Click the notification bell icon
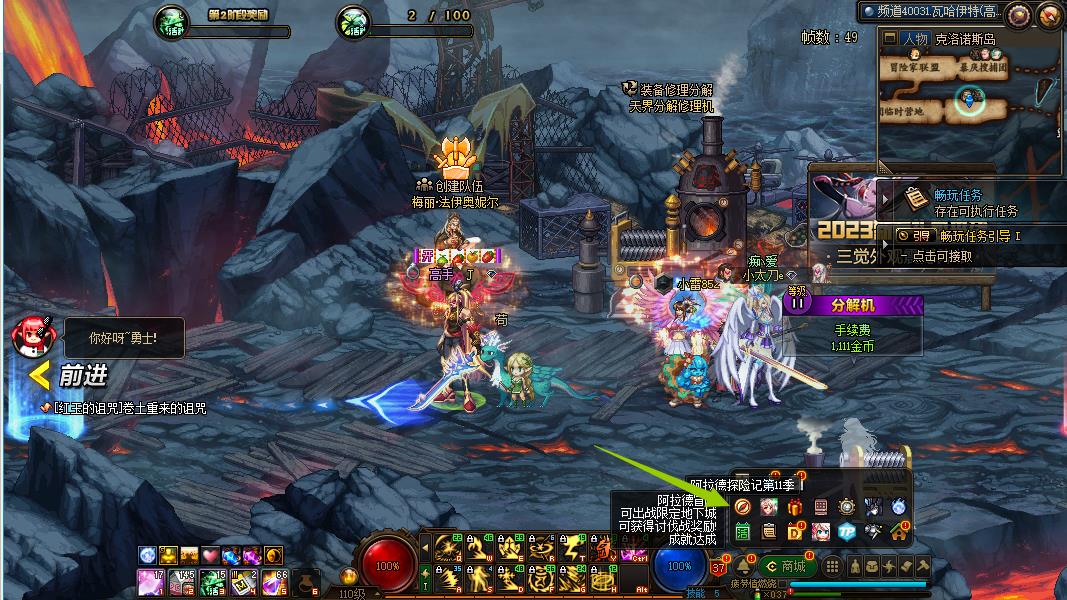The width and height of the screenshot is (1067, 600). pos(744,567)
